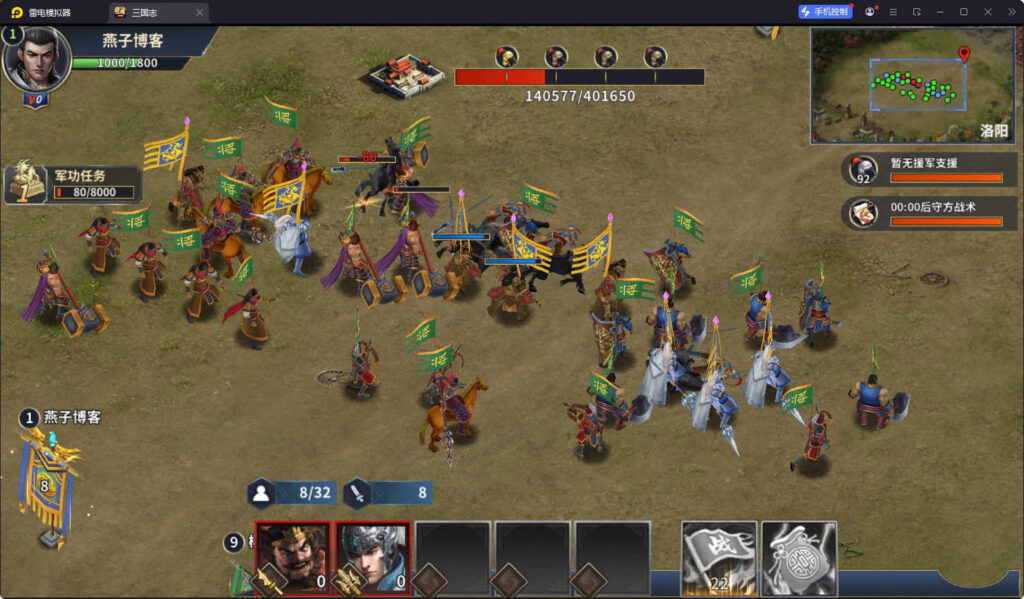The image size is (1024, 599).
Task: Click the fortress icon beside the boss bar
Action: (x=406, y=77)
